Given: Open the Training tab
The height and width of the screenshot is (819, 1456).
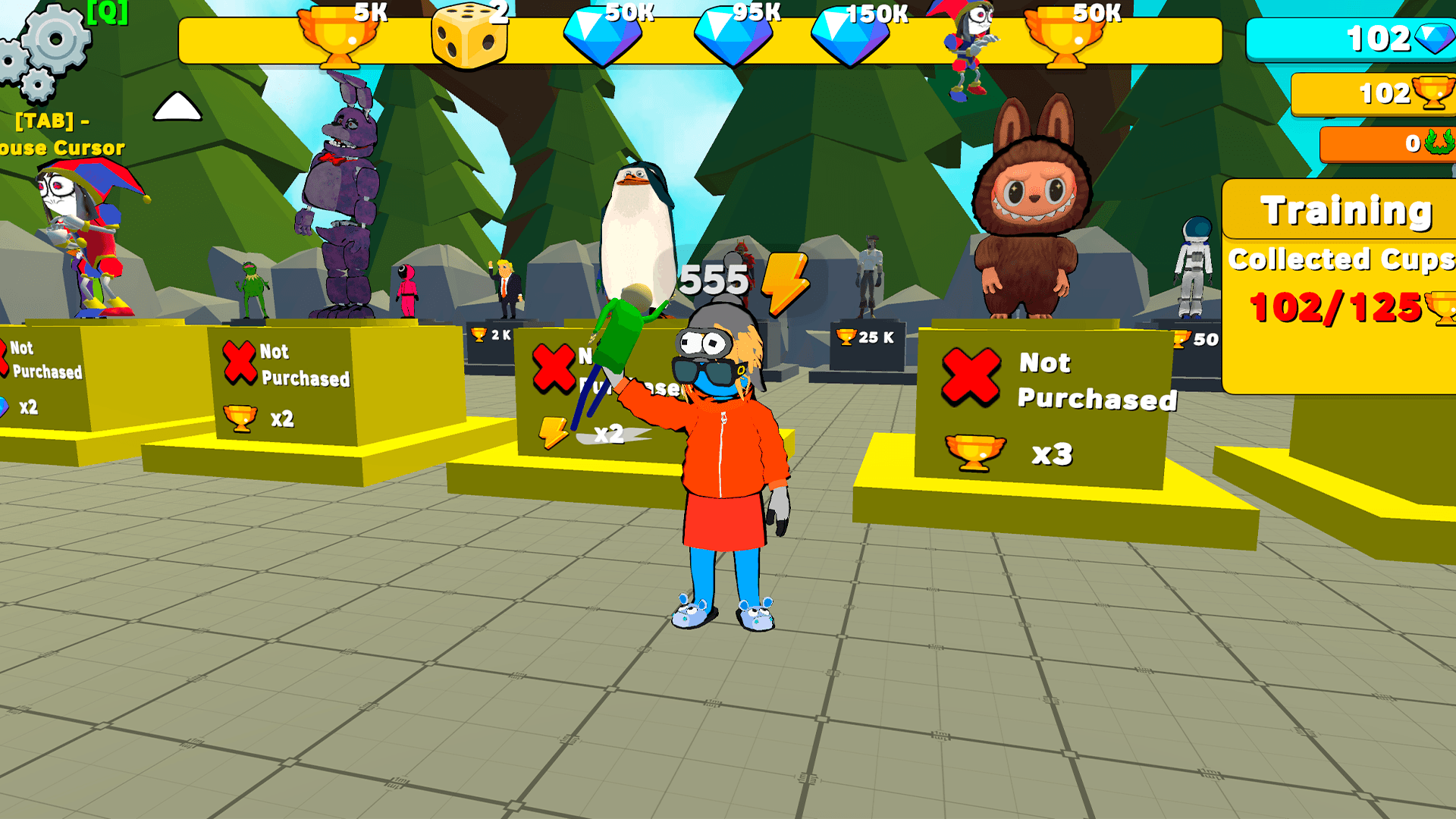Looking at the screenshot, I should (x=1346, y=211).
